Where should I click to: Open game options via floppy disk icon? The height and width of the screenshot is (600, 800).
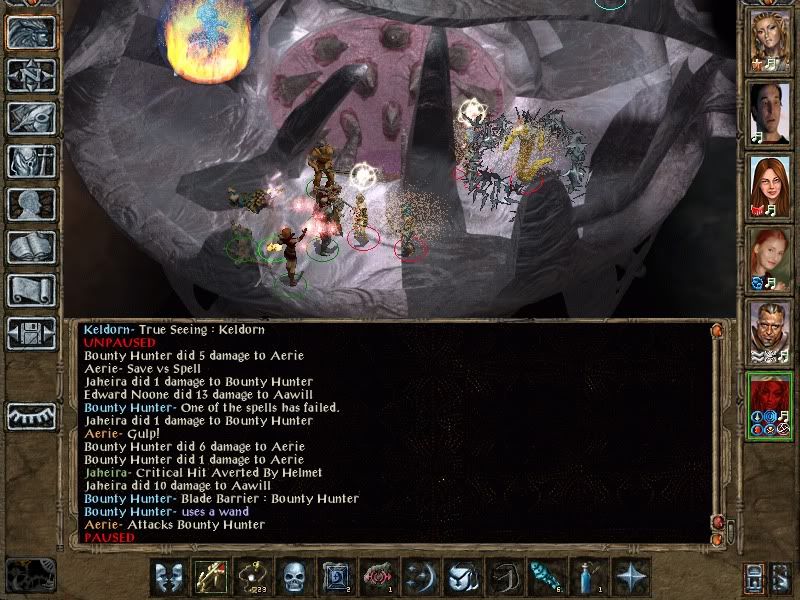point(30,333)
